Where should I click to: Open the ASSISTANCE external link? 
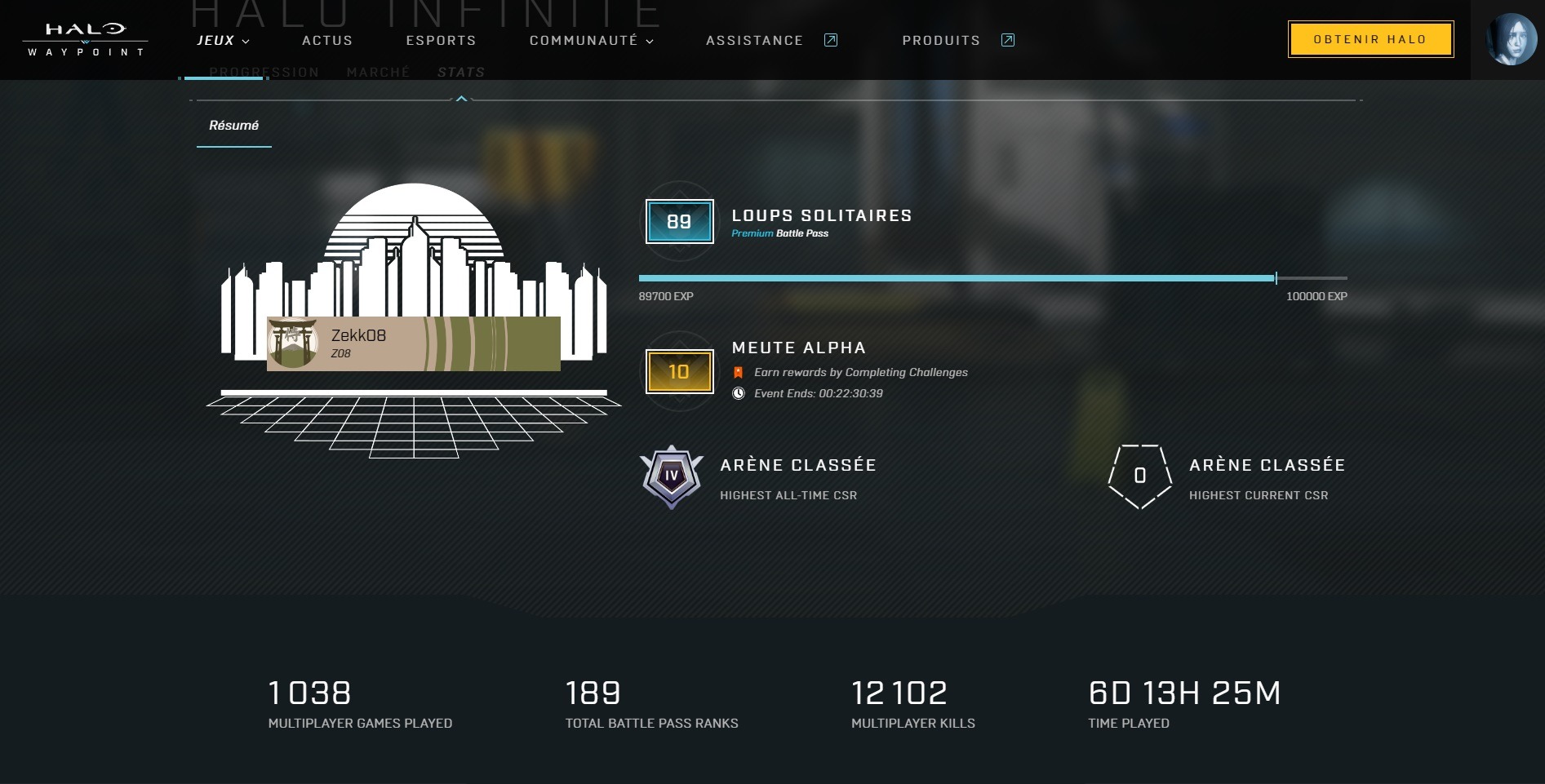(770, 41)
